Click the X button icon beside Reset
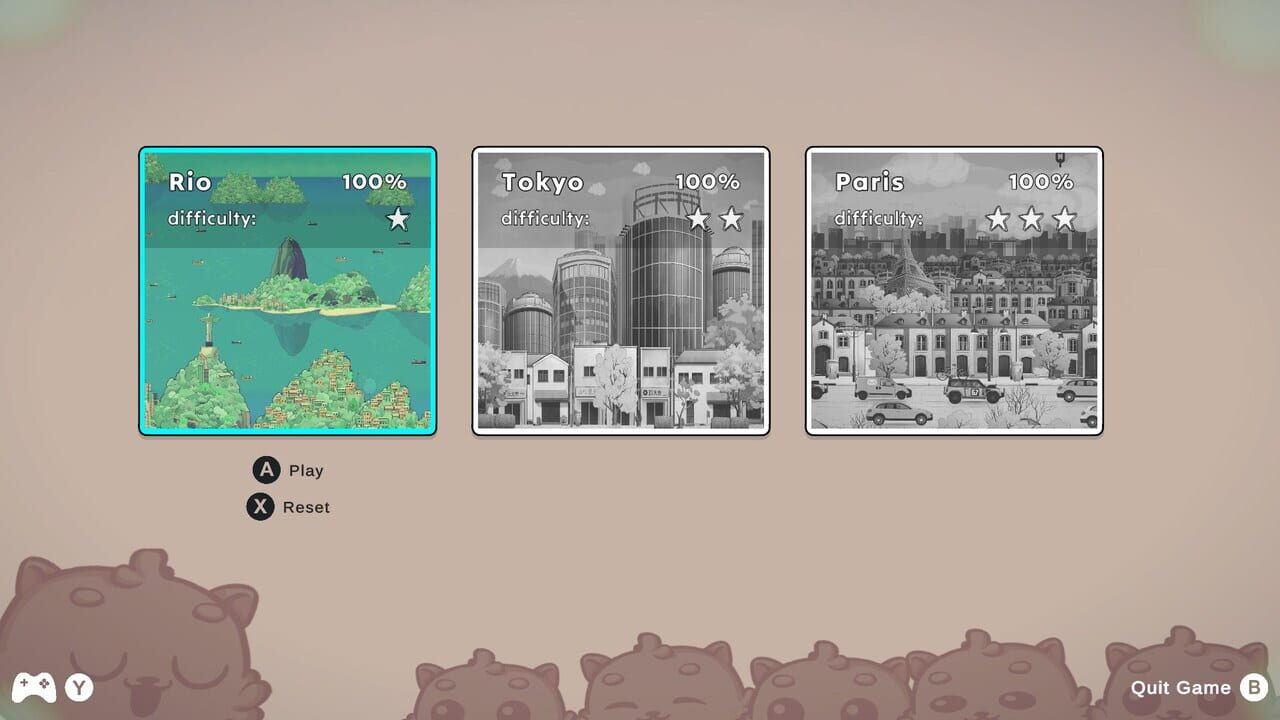Viewport: 1280px width, 720px height. (x=260, y=507)
